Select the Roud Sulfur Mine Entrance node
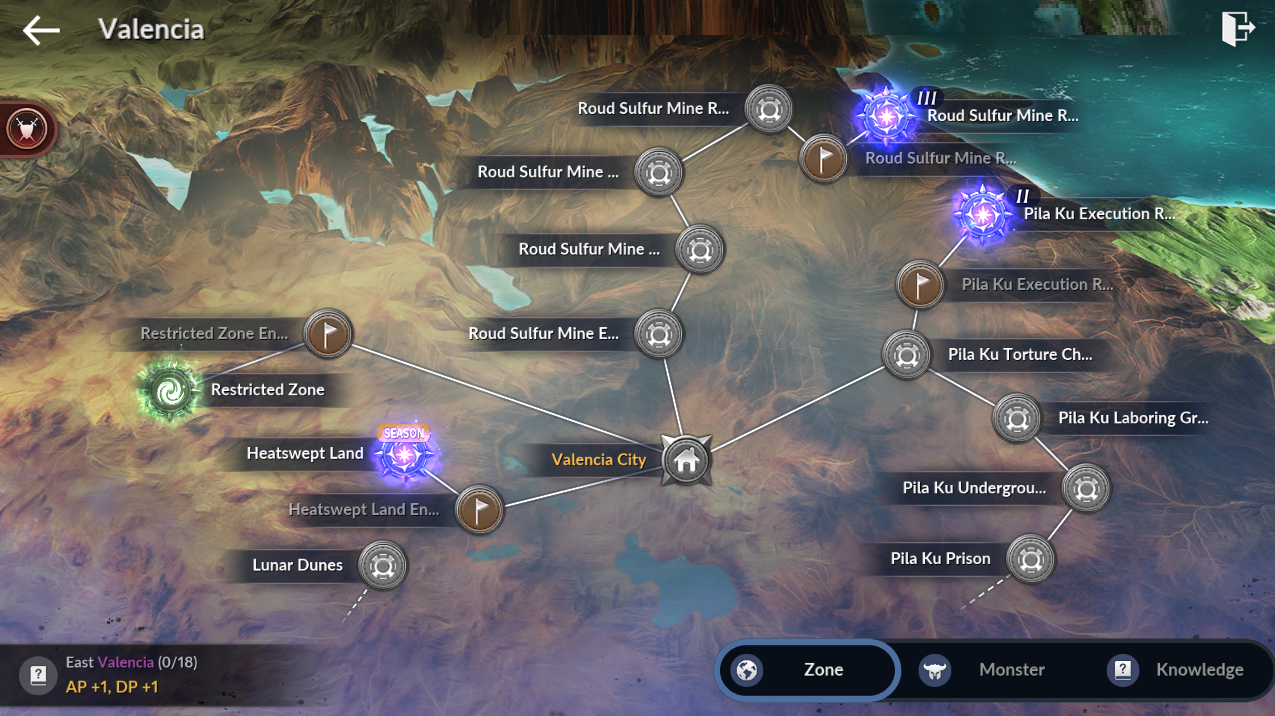 658,334
